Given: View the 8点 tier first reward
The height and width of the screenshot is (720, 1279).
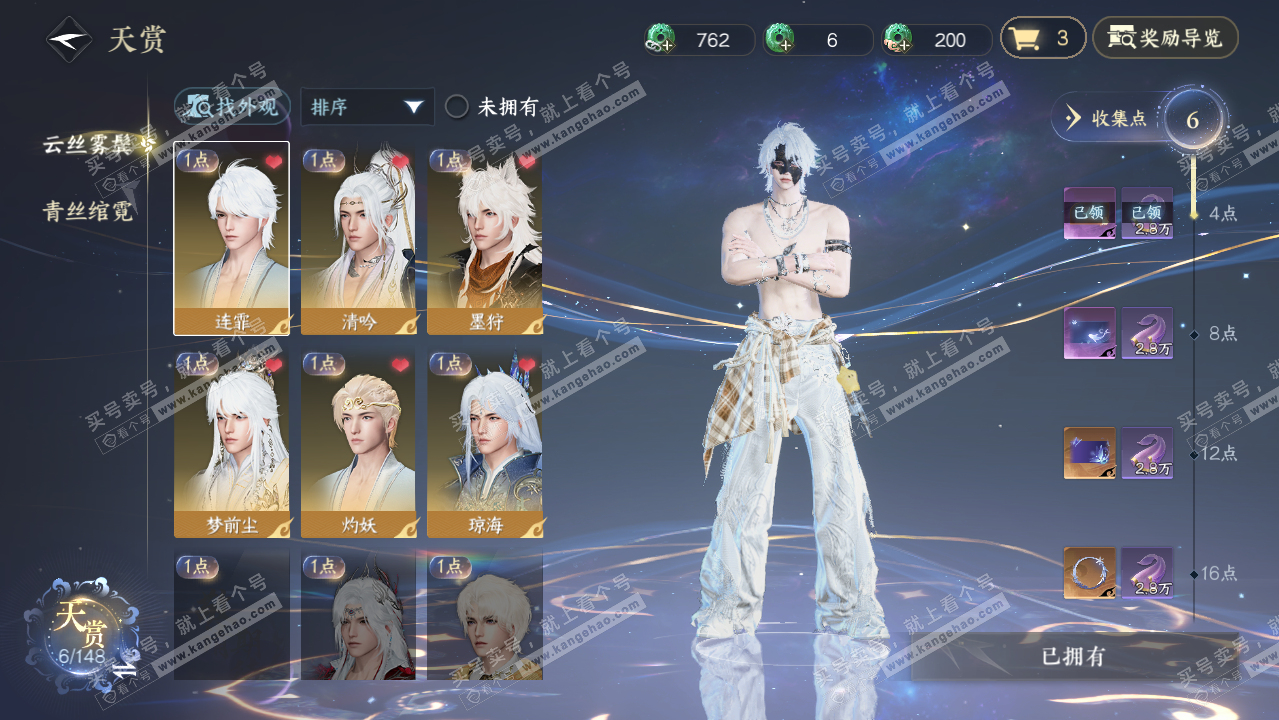Looking at the screenshot, I should [x=1088, y=333].
